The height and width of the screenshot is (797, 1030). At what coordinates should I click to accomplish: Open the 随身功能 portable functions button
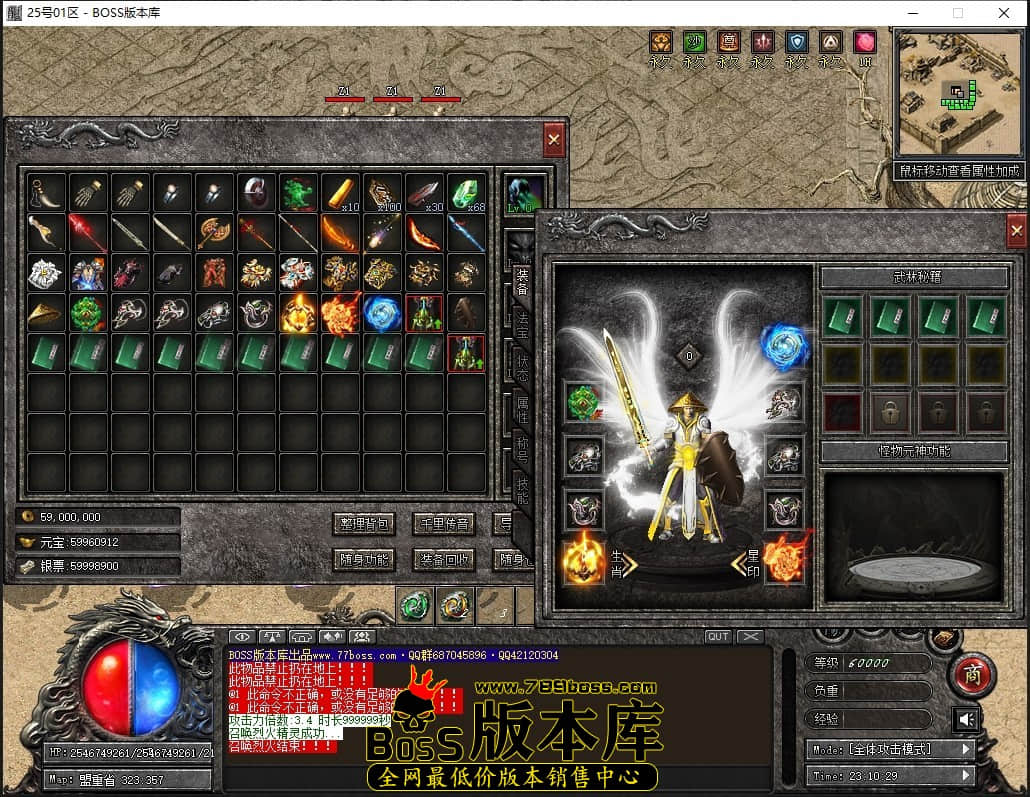[363, 560]
